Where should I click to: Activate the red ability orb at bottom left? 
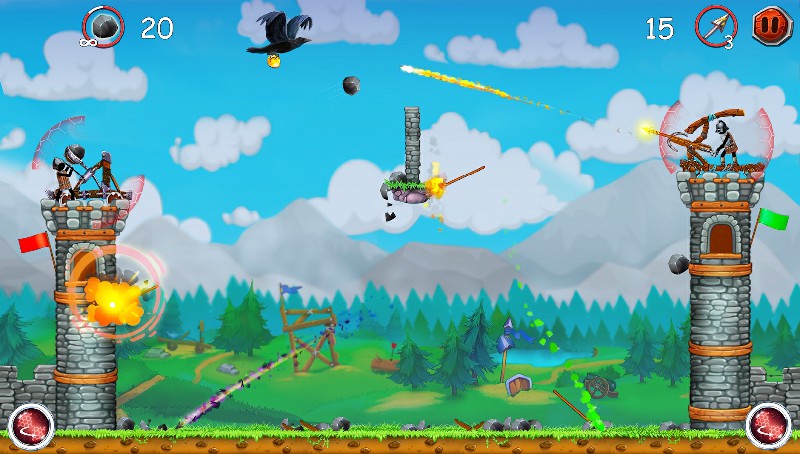tap(30, 426)
